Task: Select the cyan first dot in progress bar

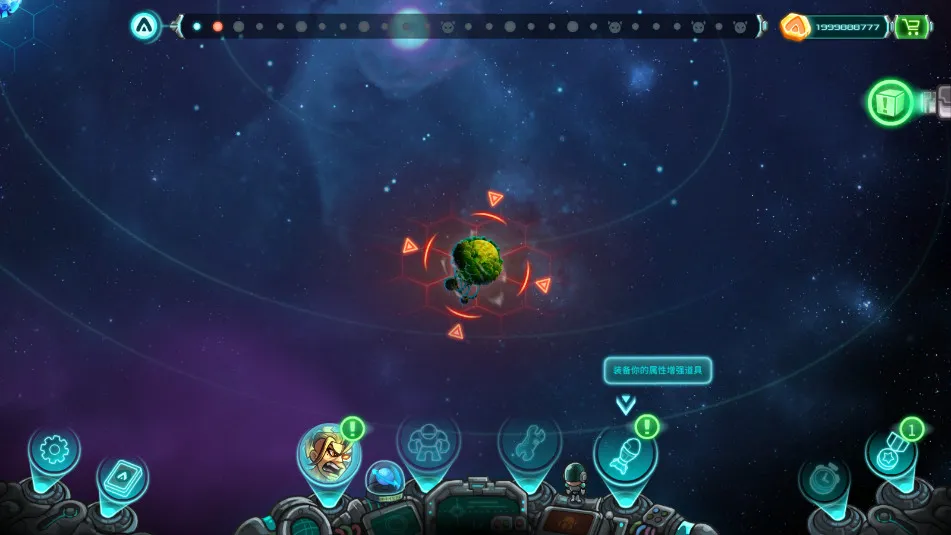Action: point(196,26)
